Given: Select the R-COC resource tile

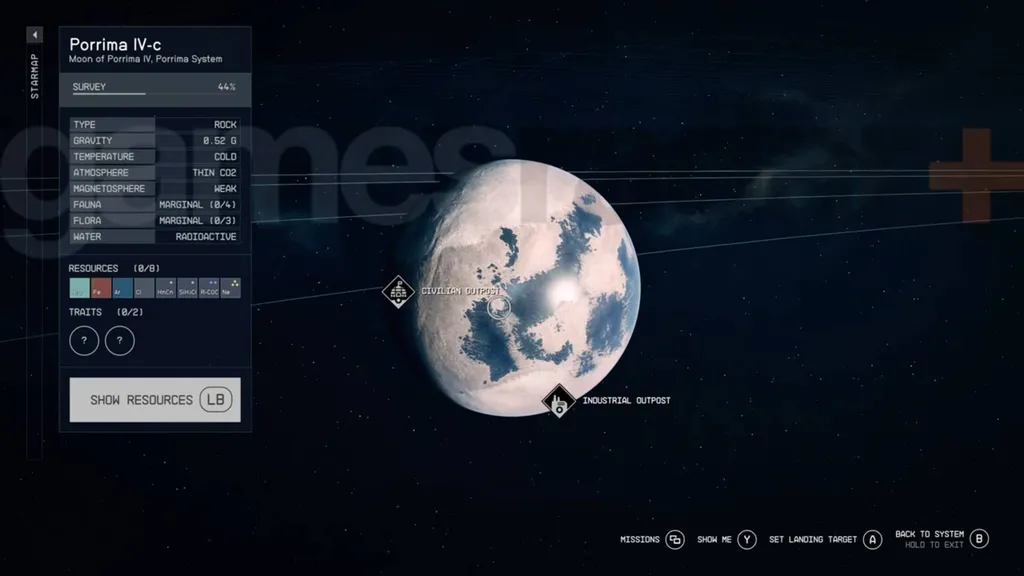Looking at the screenshot, I should point(209,289).
